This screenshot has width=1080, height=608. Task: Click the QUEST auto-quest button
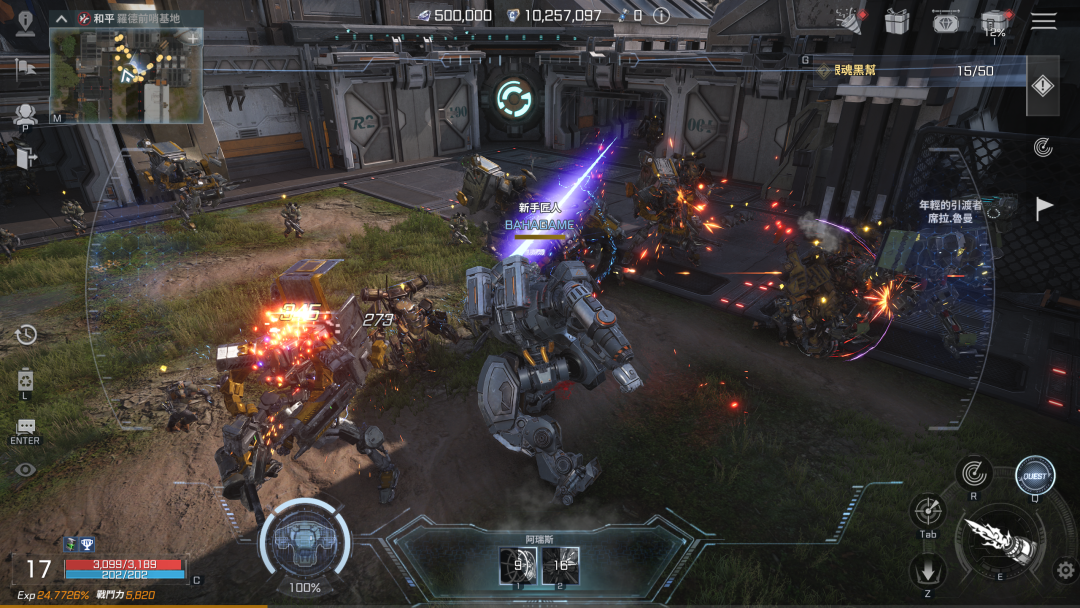coord(1035,476)
